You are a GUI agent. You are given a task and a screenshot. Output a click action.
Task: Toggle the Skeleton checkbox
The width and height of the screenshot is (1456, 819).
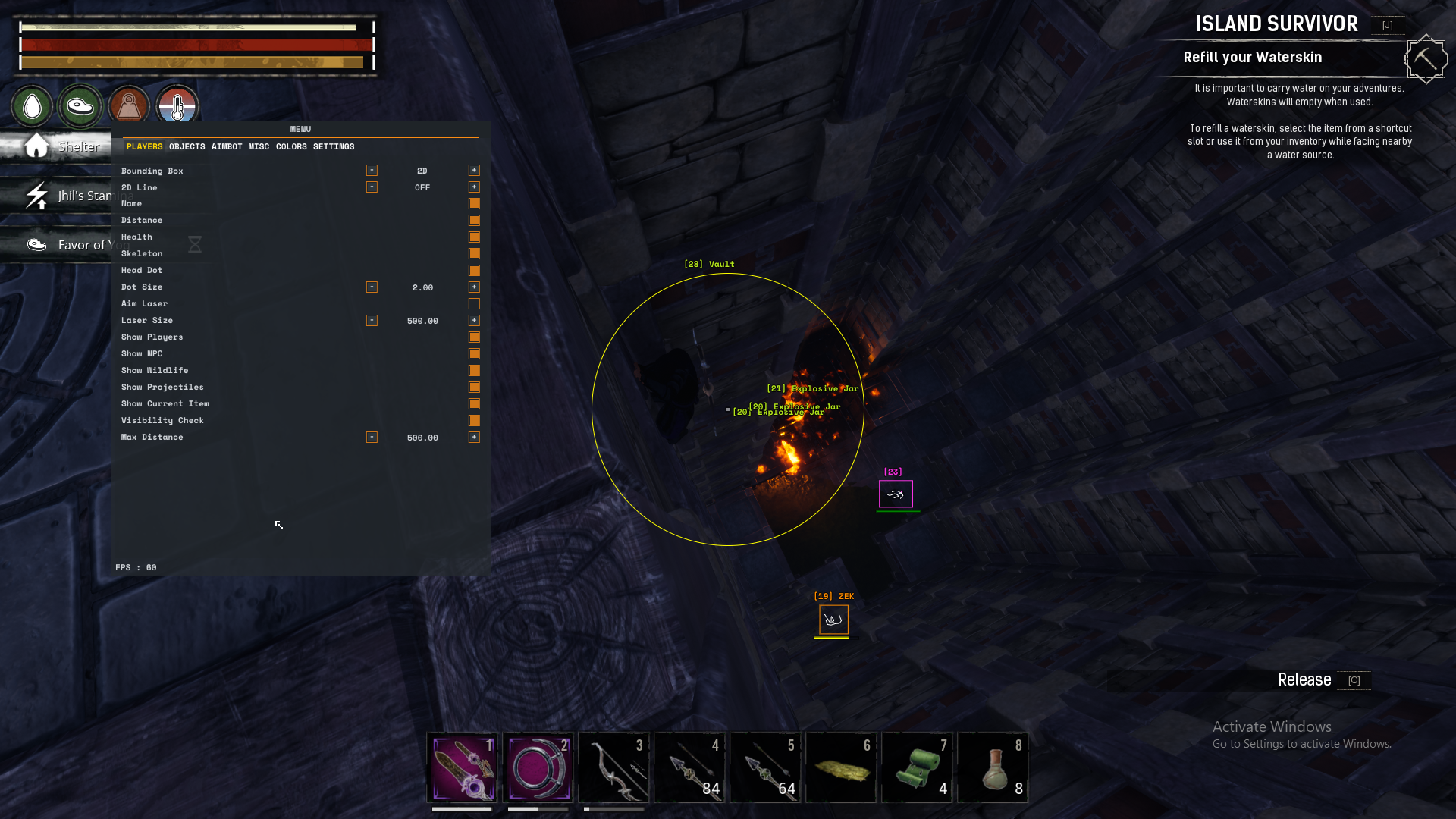point(474,254)
